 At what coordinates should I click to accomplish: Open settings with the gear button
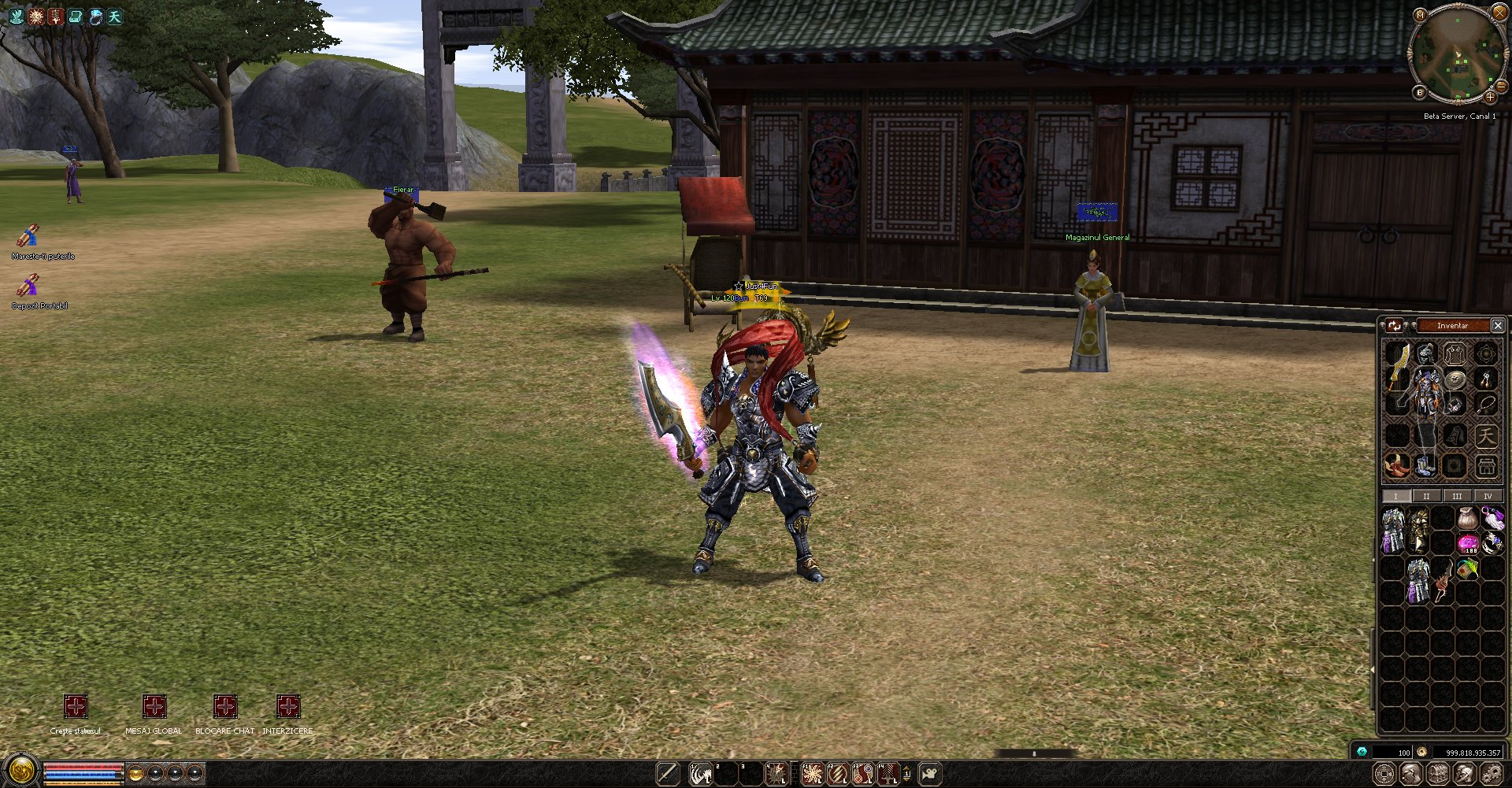pyautogui.click(x=1492, y=774)
